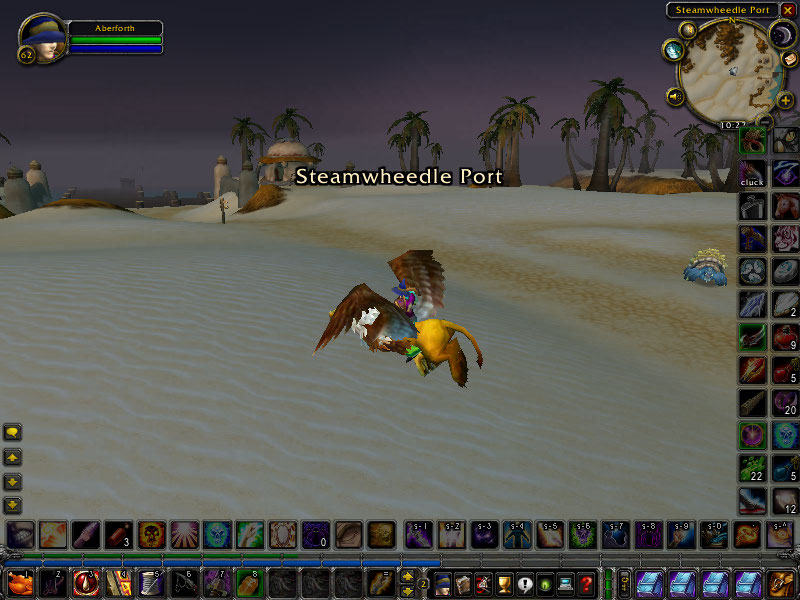800x600 pixels.
Task: Use the red potion with 9 charges
Action: (786, 338)
